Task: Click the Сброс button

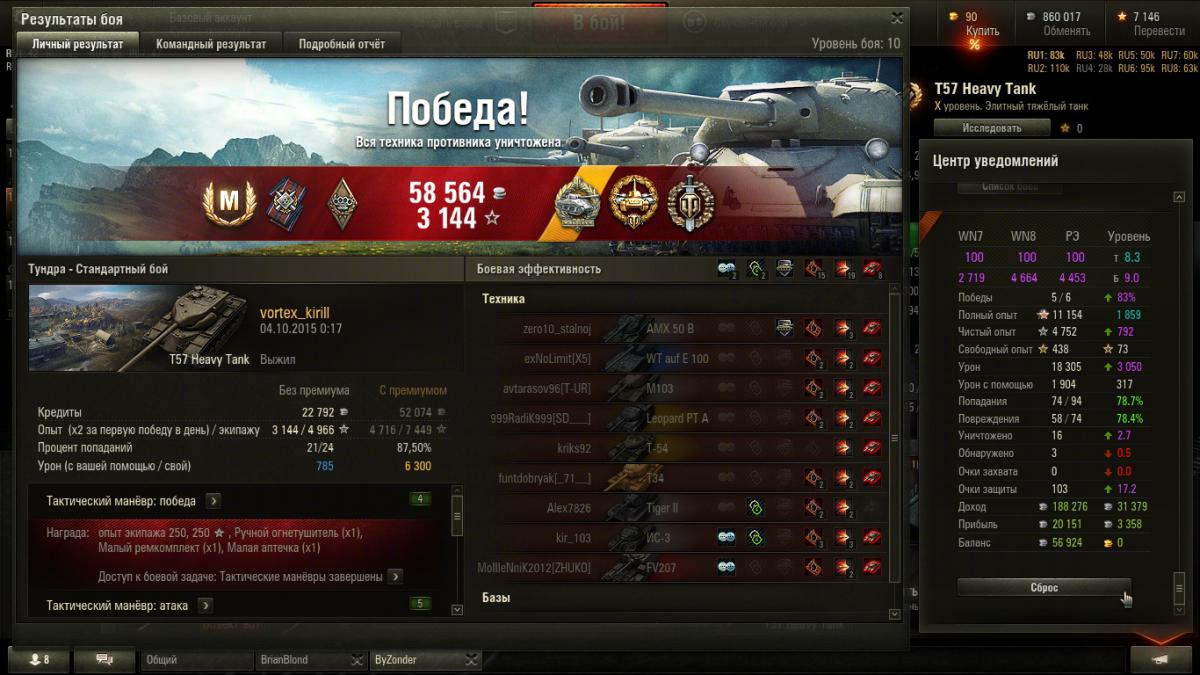Action: 1044,588
